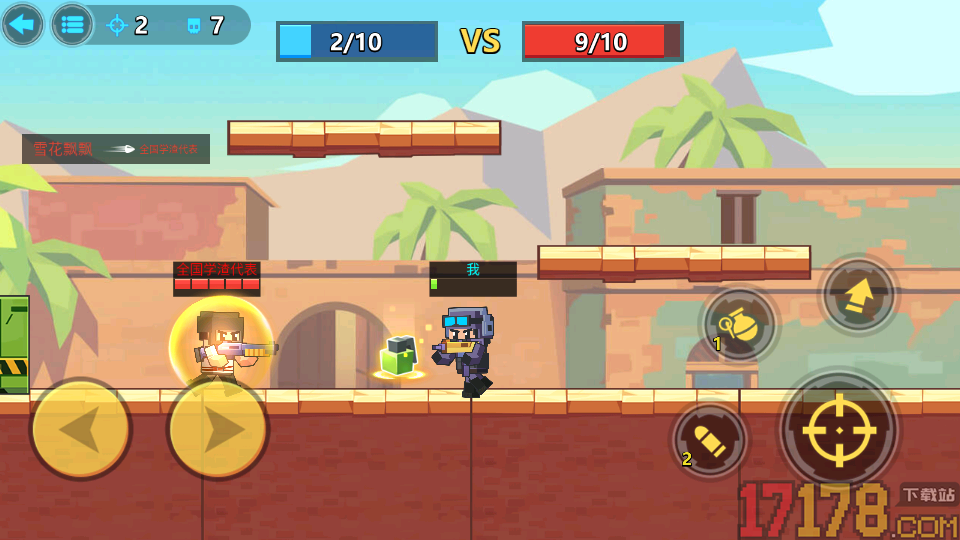Tap the back arrow button

point(22,24)
